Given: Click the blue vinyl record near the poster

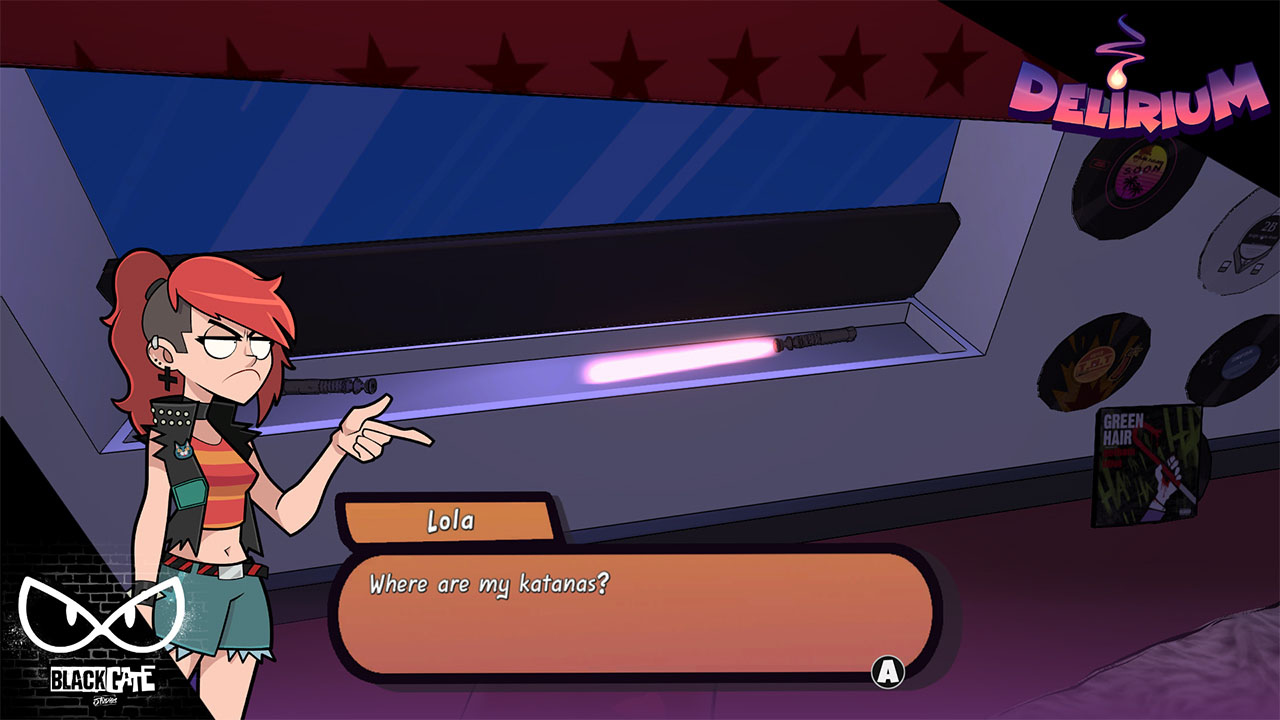Looking at the screenshot, I should [x=1240, y=360].
